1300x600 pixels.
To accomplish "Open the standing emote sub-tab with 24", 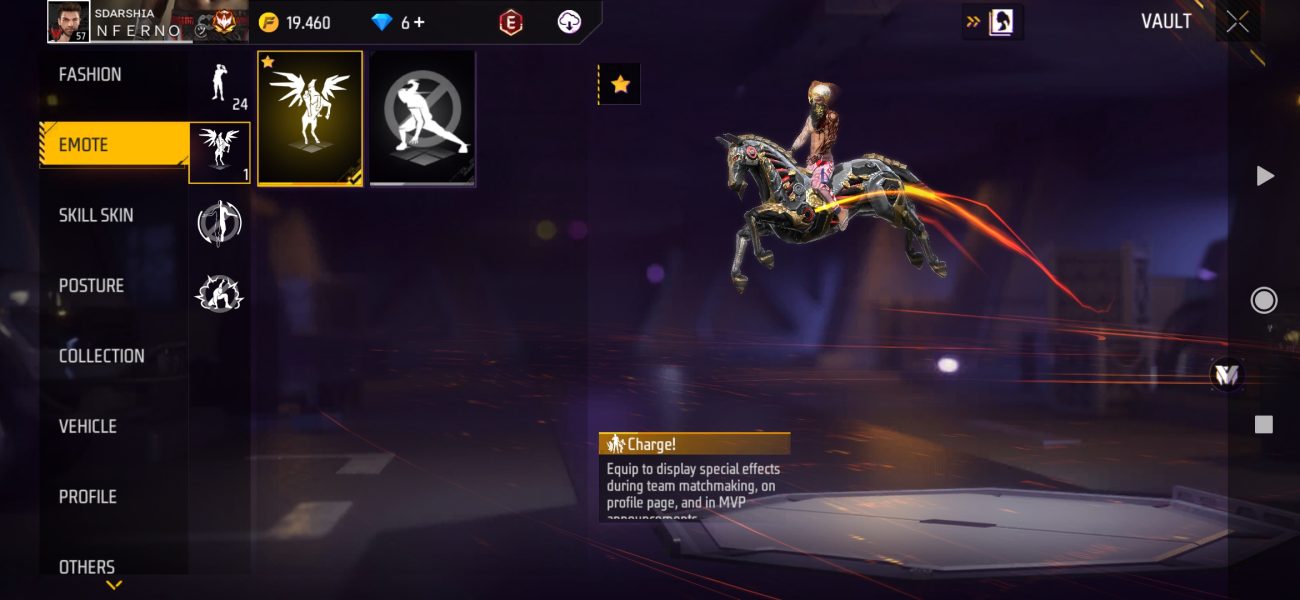I will point(220,84).
